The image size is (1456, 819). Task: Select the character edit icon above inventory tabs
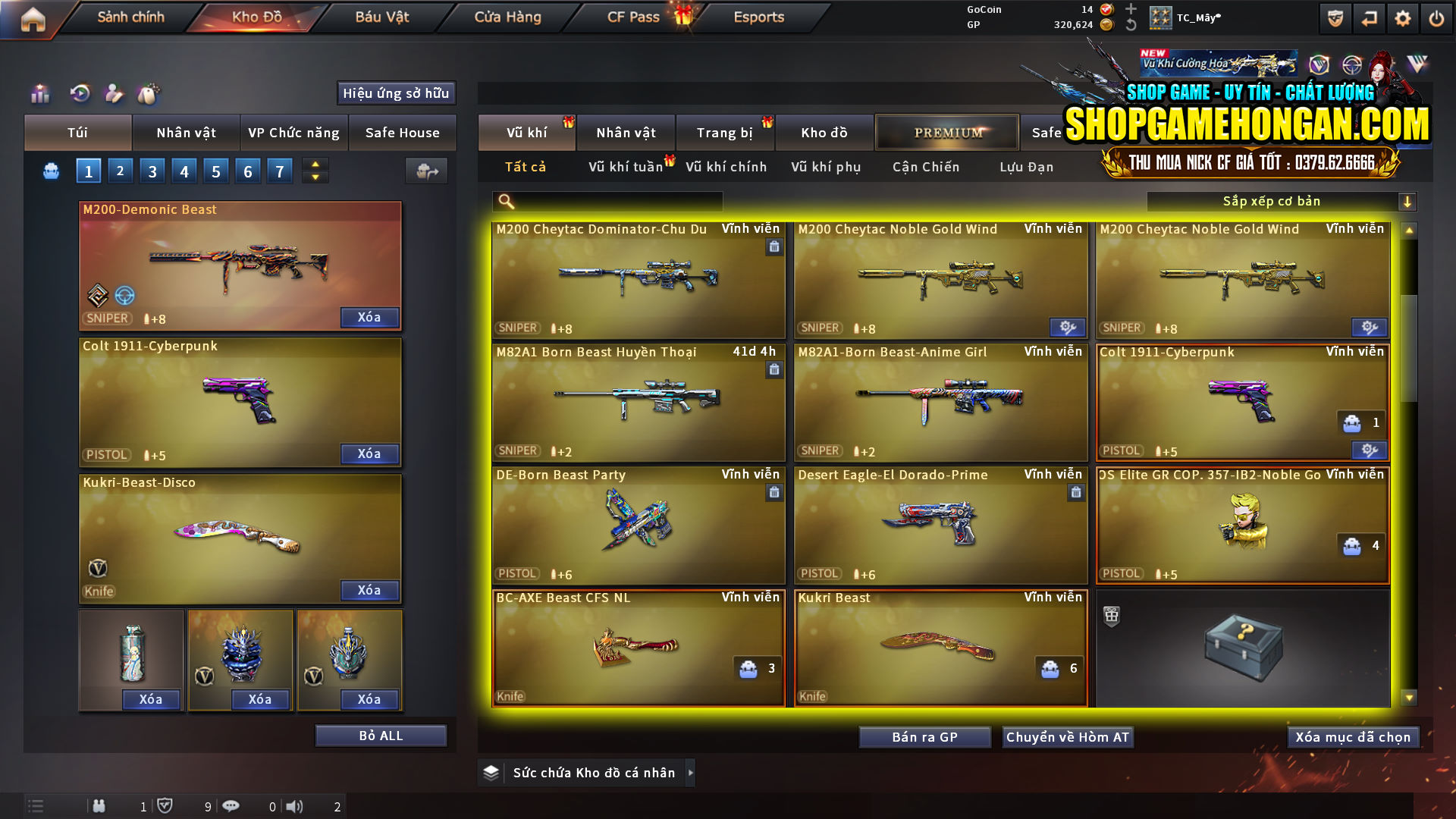(x=115, y=93)
